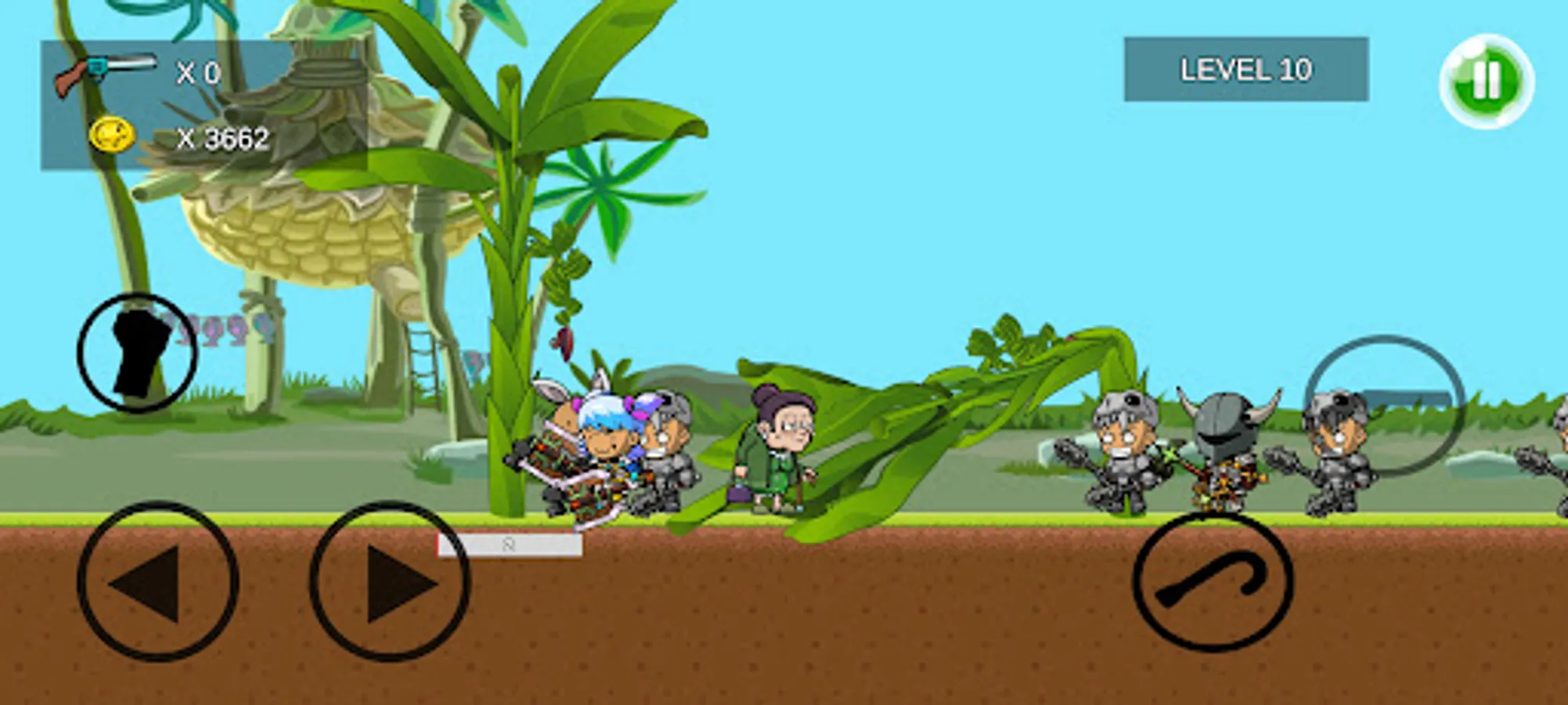Tap the LEVEL 10 banner to expand level info
The image size is (1568, 705).
tap(1246, 70)
